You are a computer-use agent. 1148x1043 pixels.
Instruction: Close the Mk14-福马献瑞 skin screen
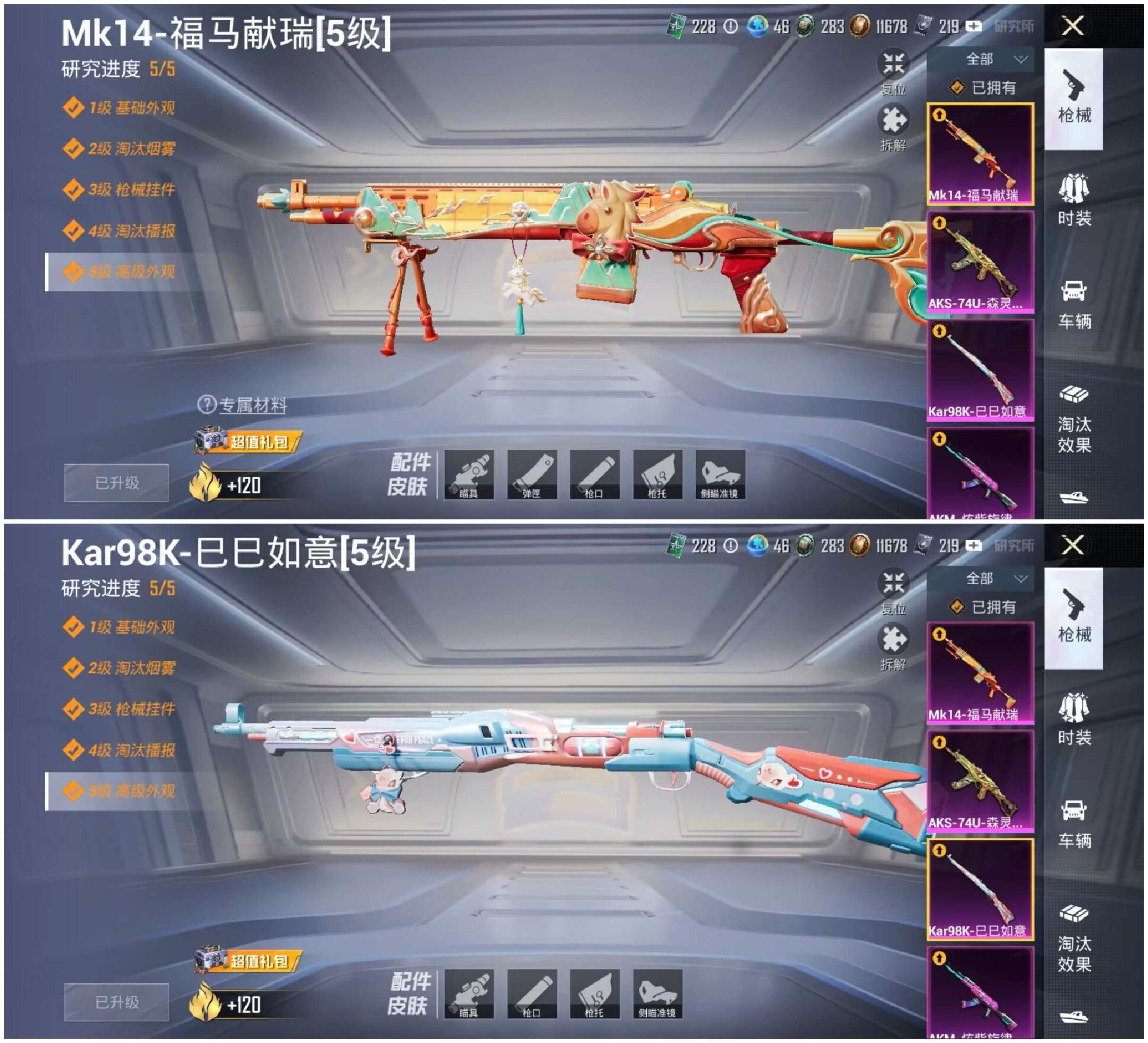click(x=1073, y=26)
